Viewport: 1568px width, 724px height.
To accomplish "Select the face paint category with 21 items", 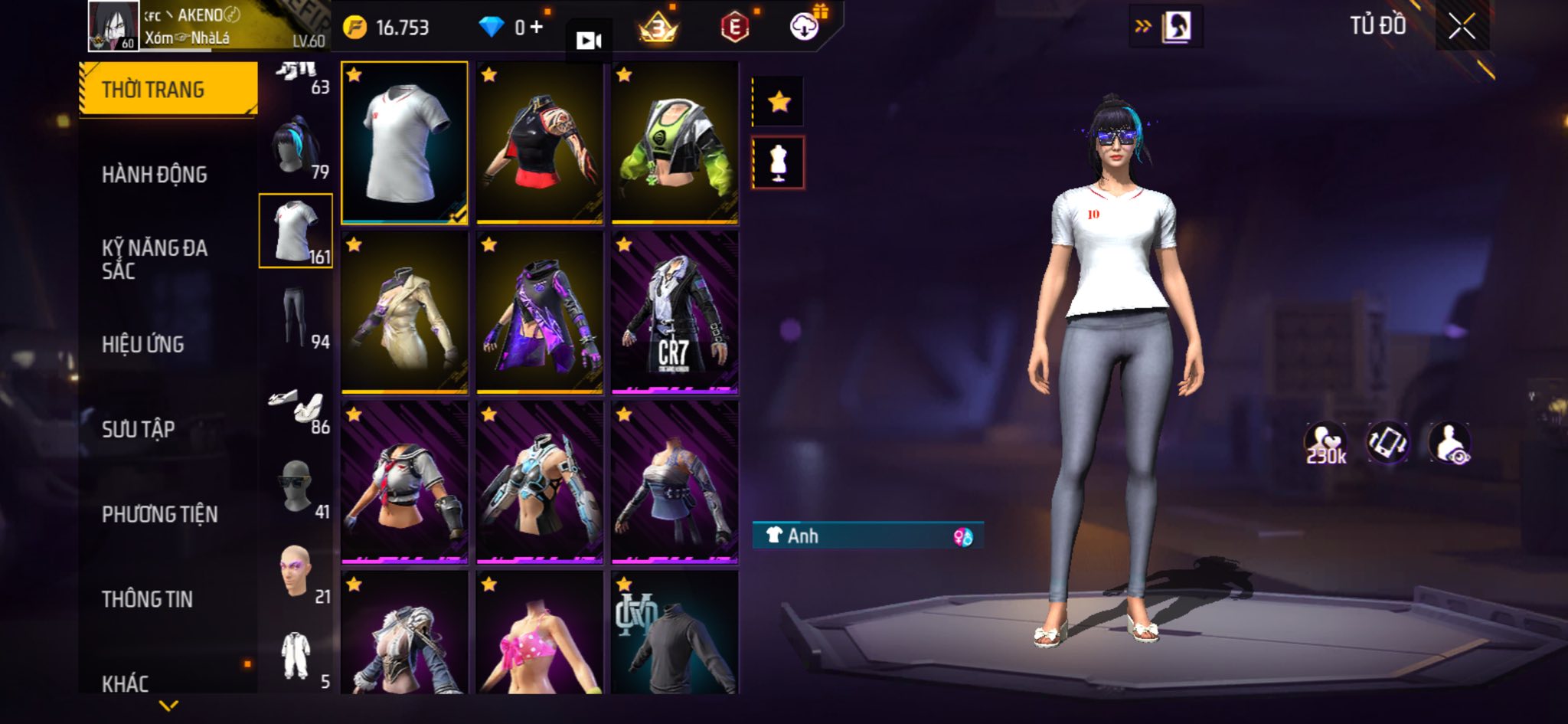I will click(296, 572).
